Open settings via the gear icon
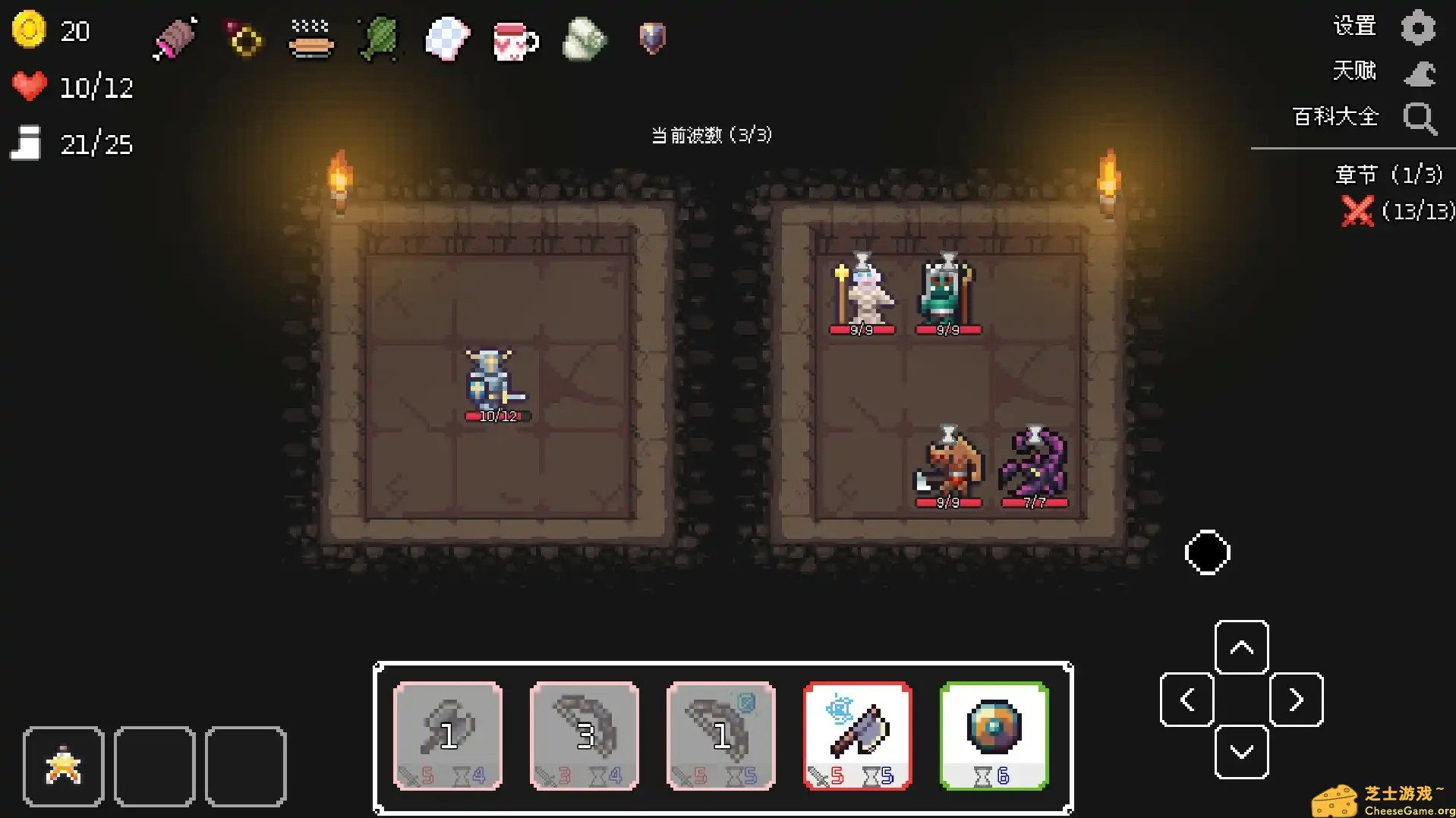Image resolution: width=1456 pixels, height=818 pixels. (1418, 26)
